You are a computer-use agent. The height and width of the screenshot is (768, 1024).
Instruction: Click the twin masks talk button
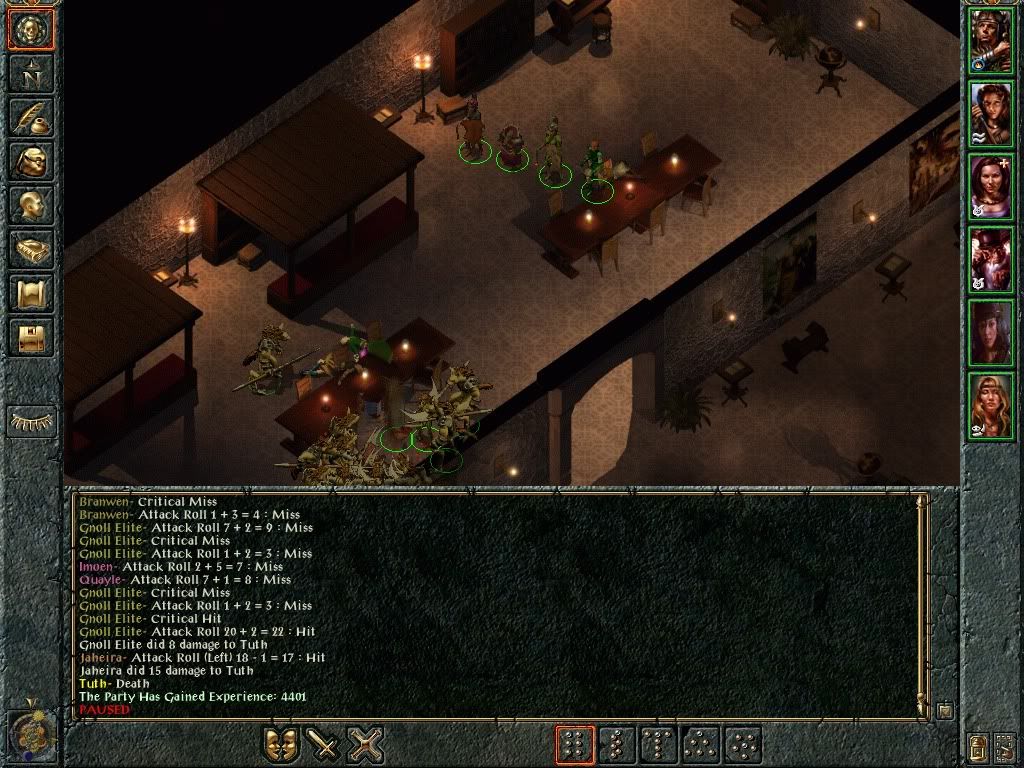[282, 745]
